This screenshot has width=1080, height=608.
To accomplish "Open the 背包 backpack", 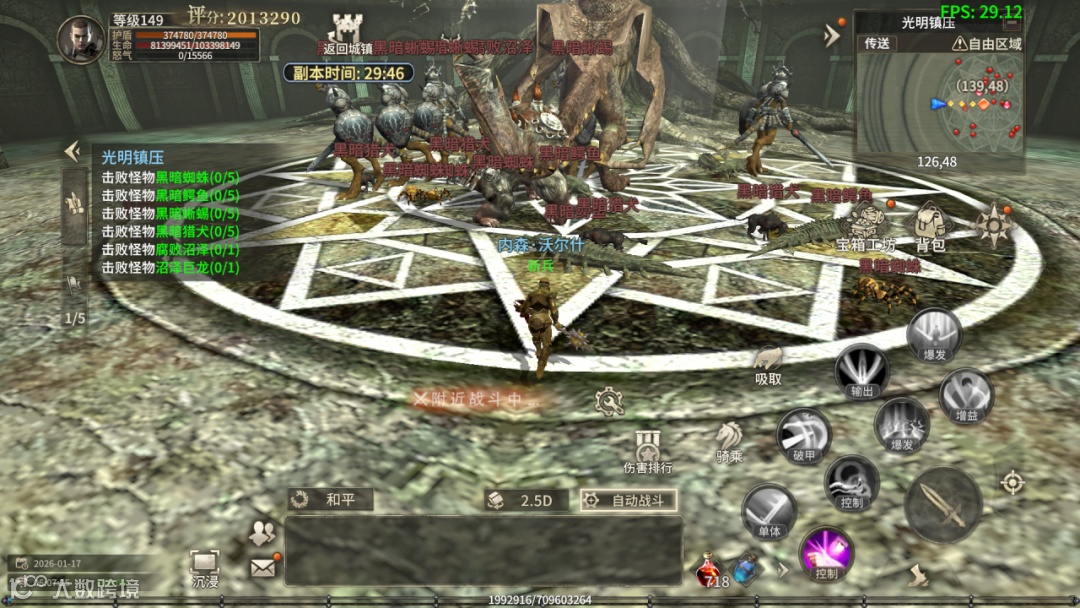I will click(x=930, y=227).
